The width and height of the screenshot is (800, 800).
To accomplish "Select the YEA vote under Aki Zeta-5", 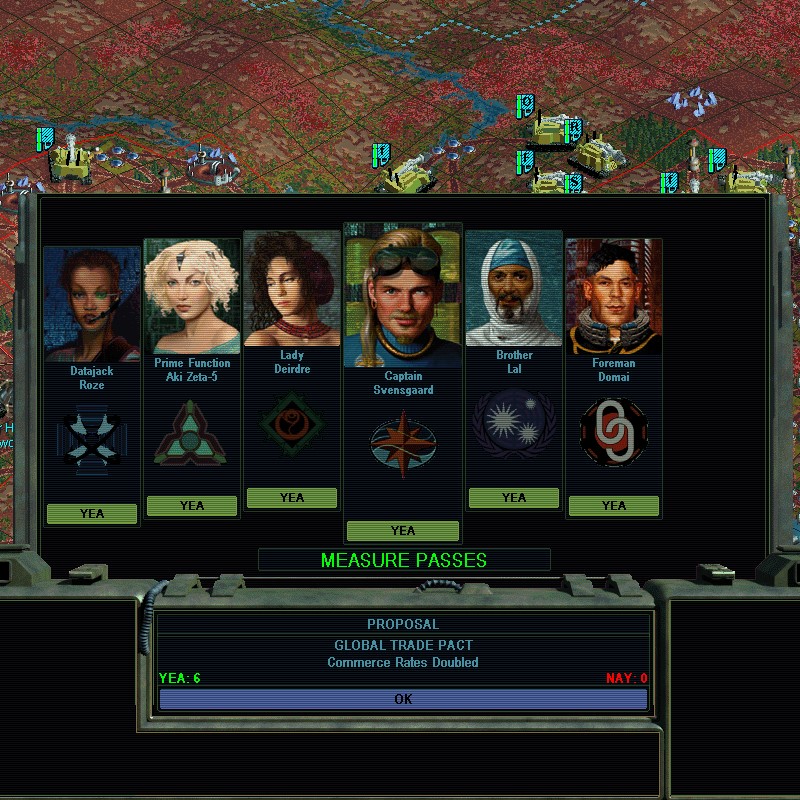I will click(192, 505).
